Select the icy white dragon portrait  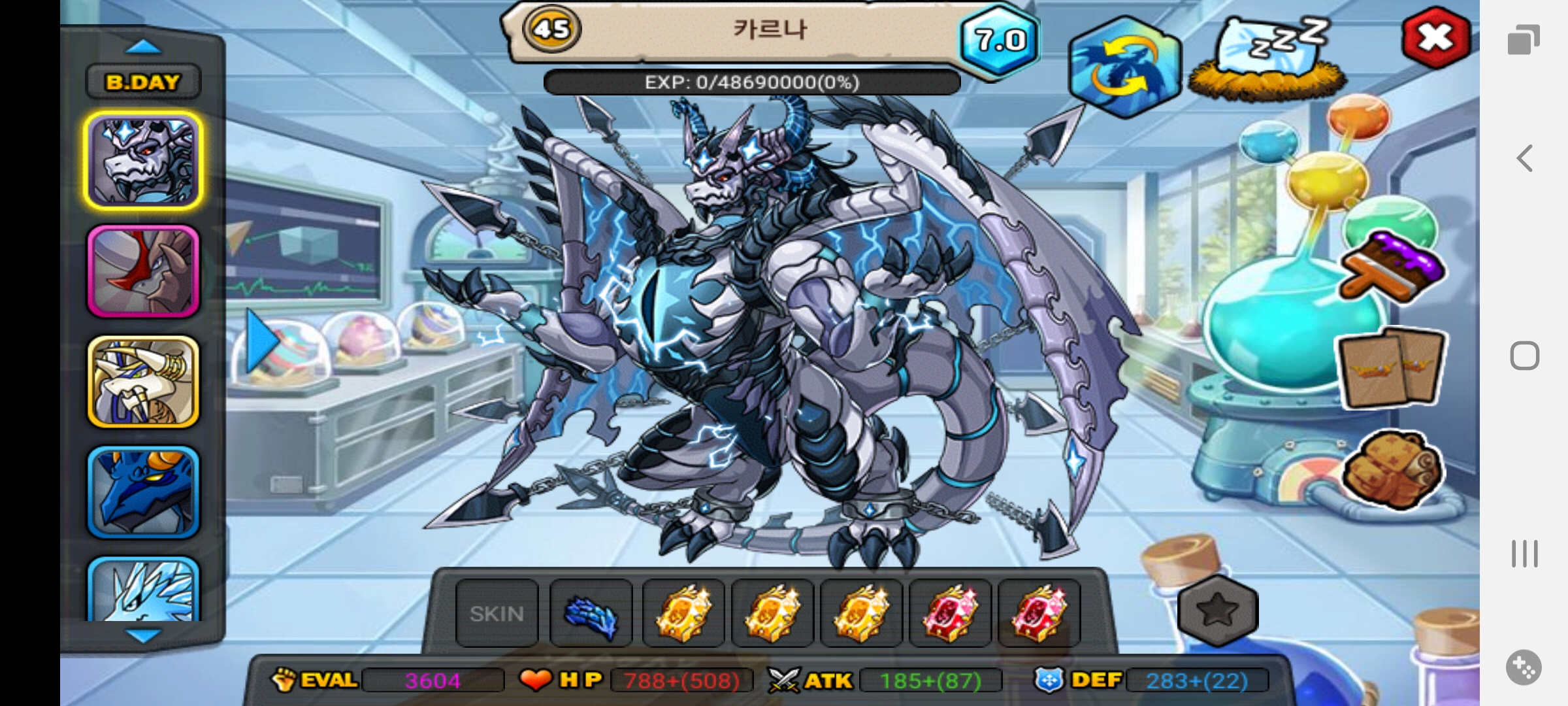click(143, 590)
